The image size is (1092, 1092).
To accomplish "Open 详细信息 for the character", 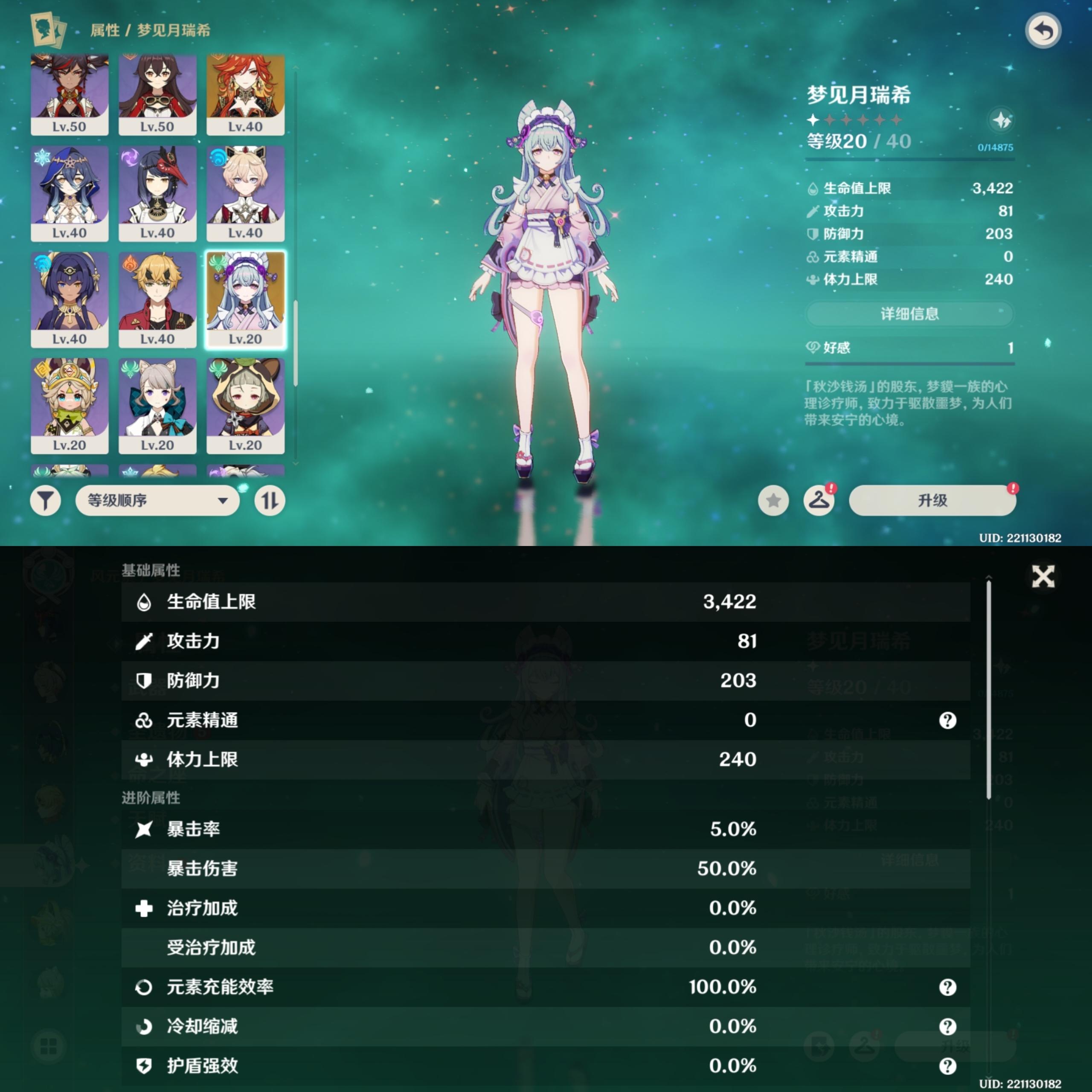I will tap(909, 314).
